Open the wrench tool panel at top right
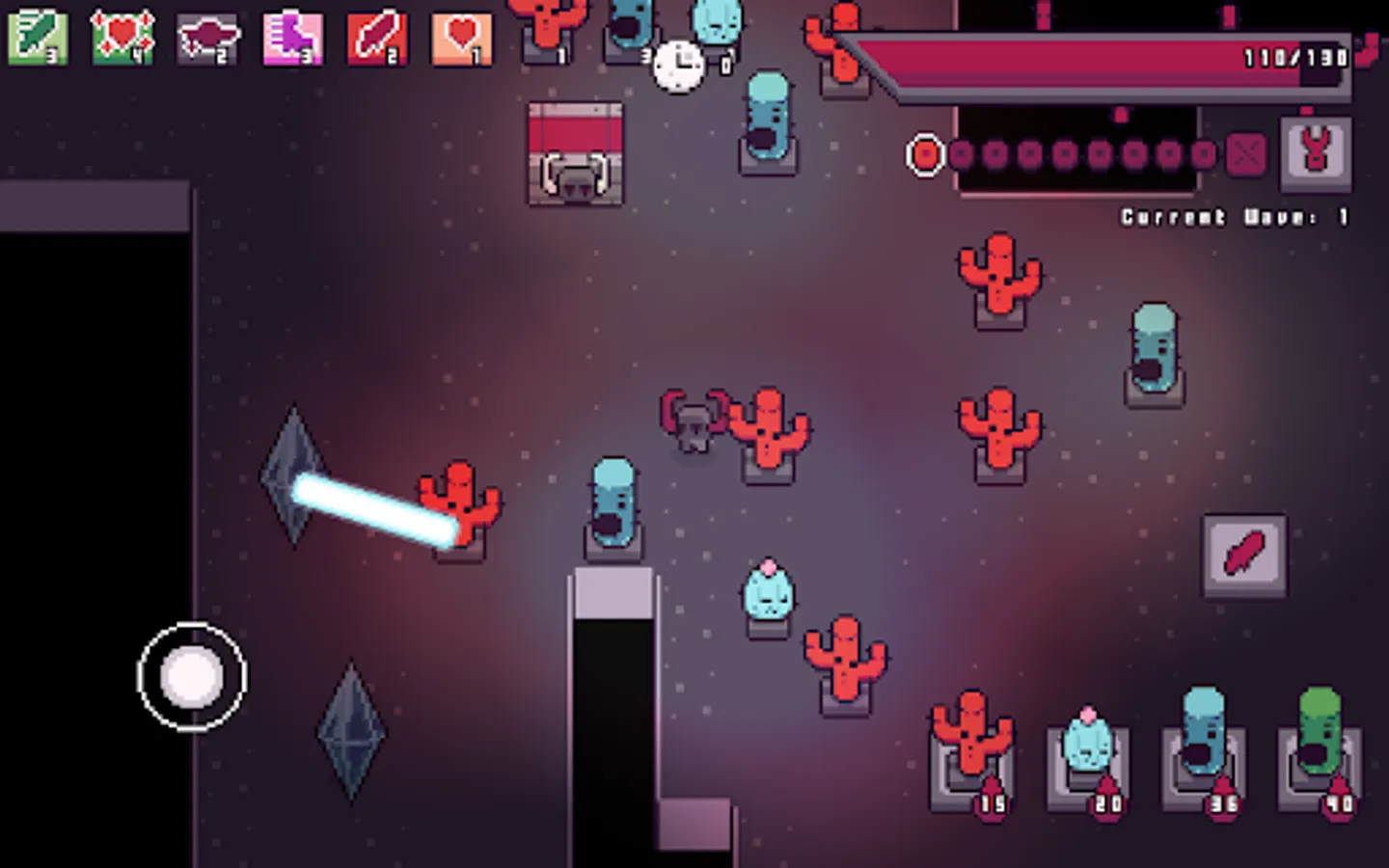Image resolution: width=1389 pixels, height=868 pixels. click(x=1316, y=152)
